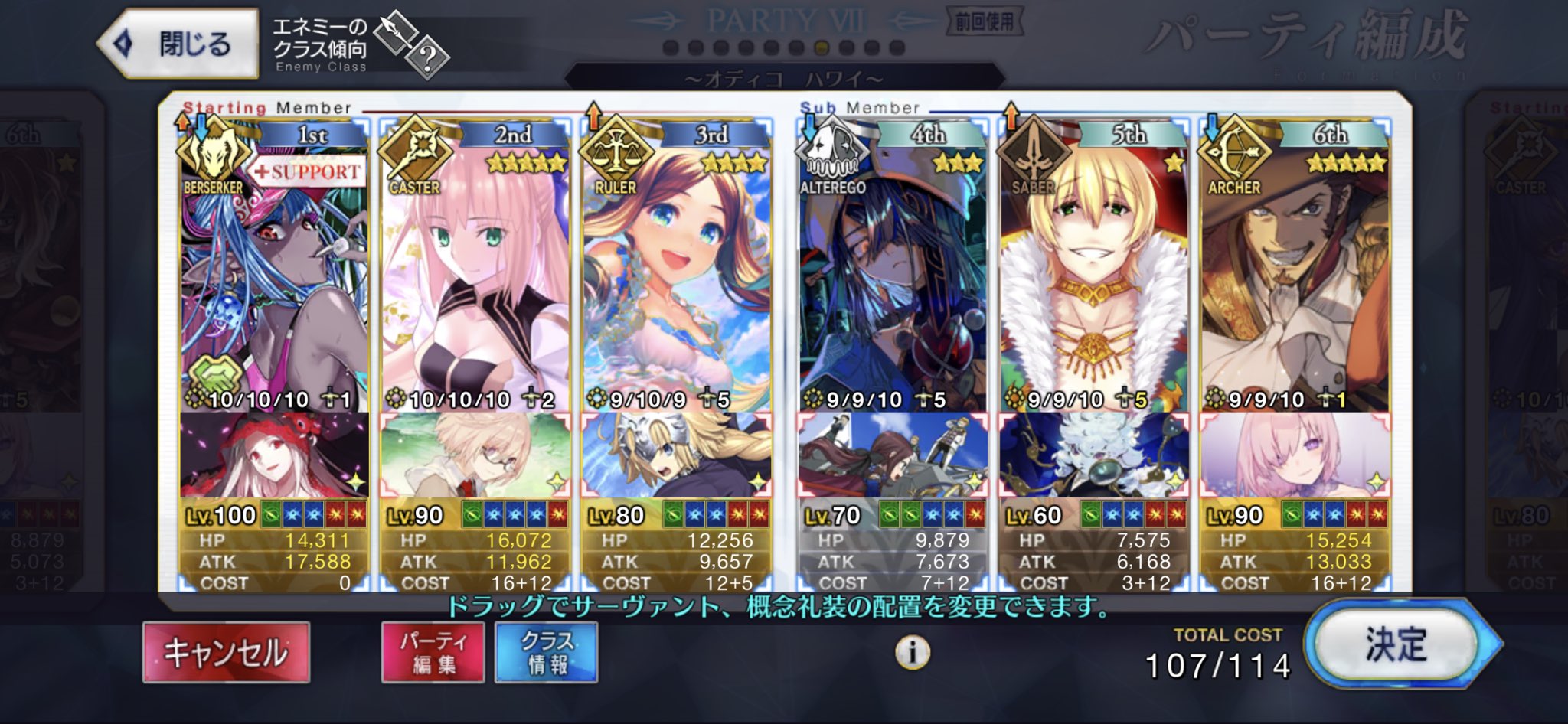Select the Caster servant in 2nd slot

point(475,276)
